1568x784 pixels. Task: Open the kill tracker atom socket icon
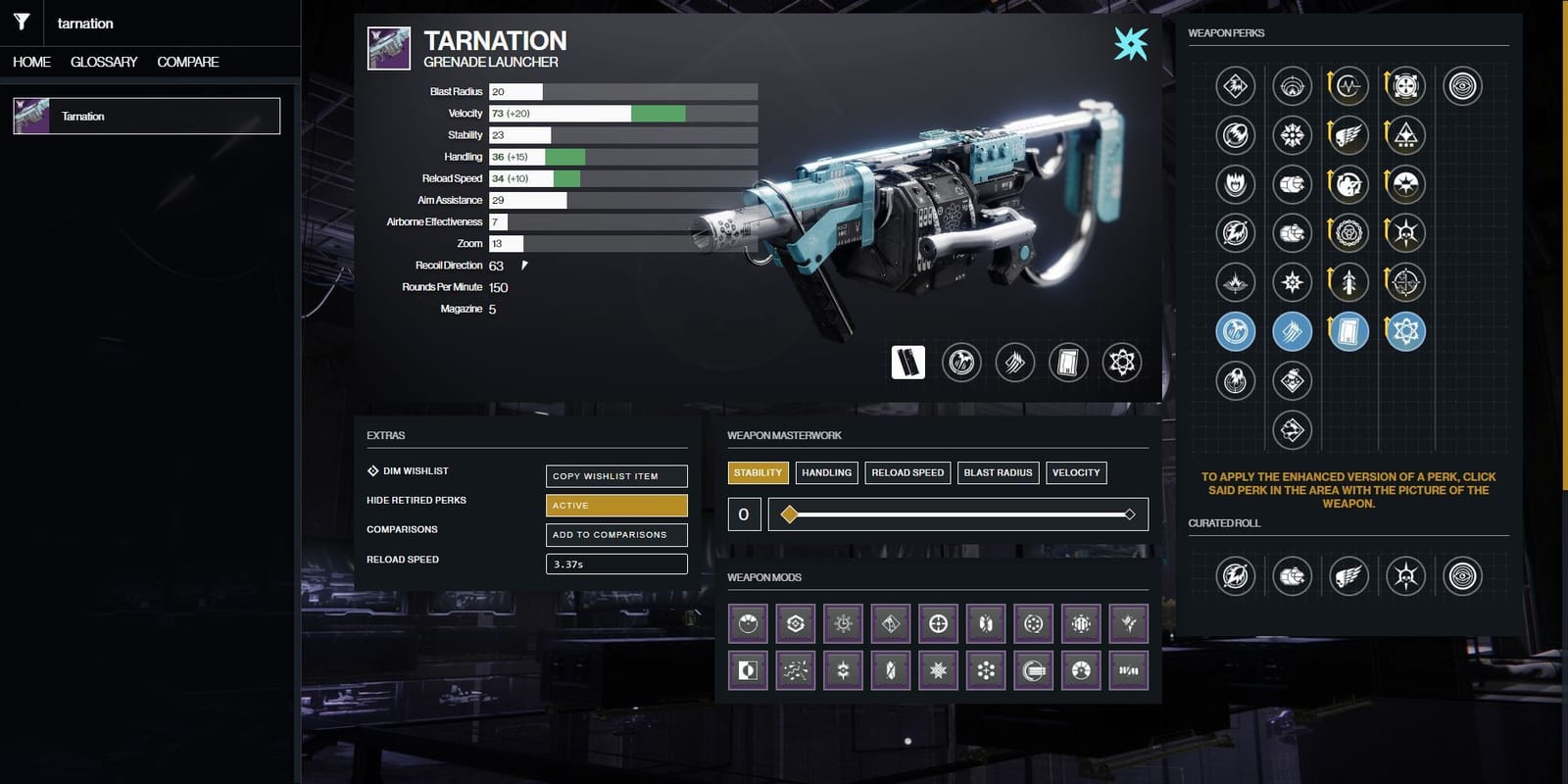click(x=1121, y=362)
